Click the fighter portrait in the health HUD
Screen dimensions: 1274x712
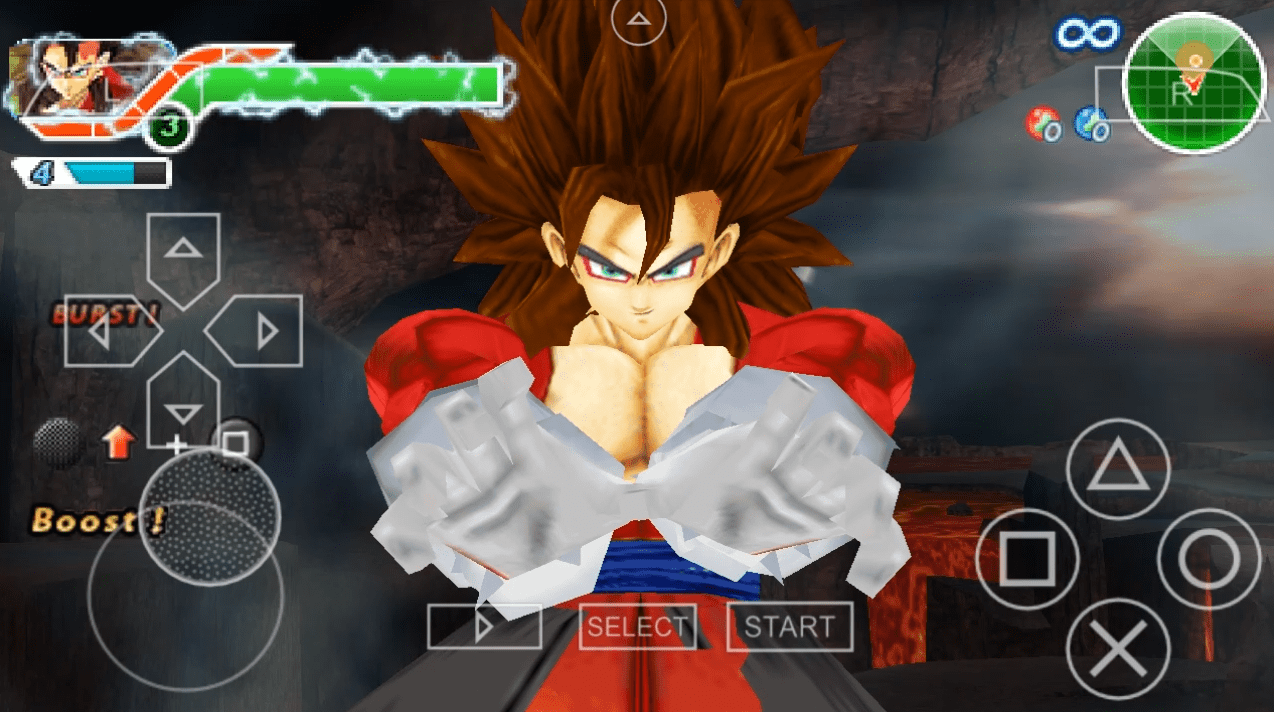pyautogui.click(x=70, y=76)
